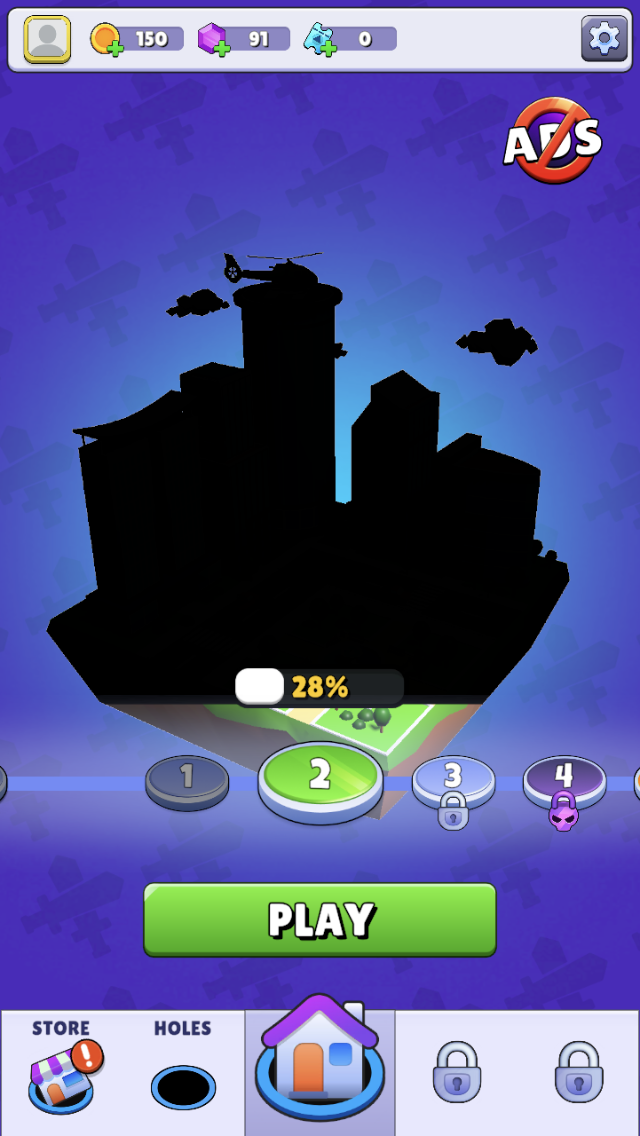This screenshot has height=1136, width=640.
Task: Select level 1 node
Action: point(187,777)
